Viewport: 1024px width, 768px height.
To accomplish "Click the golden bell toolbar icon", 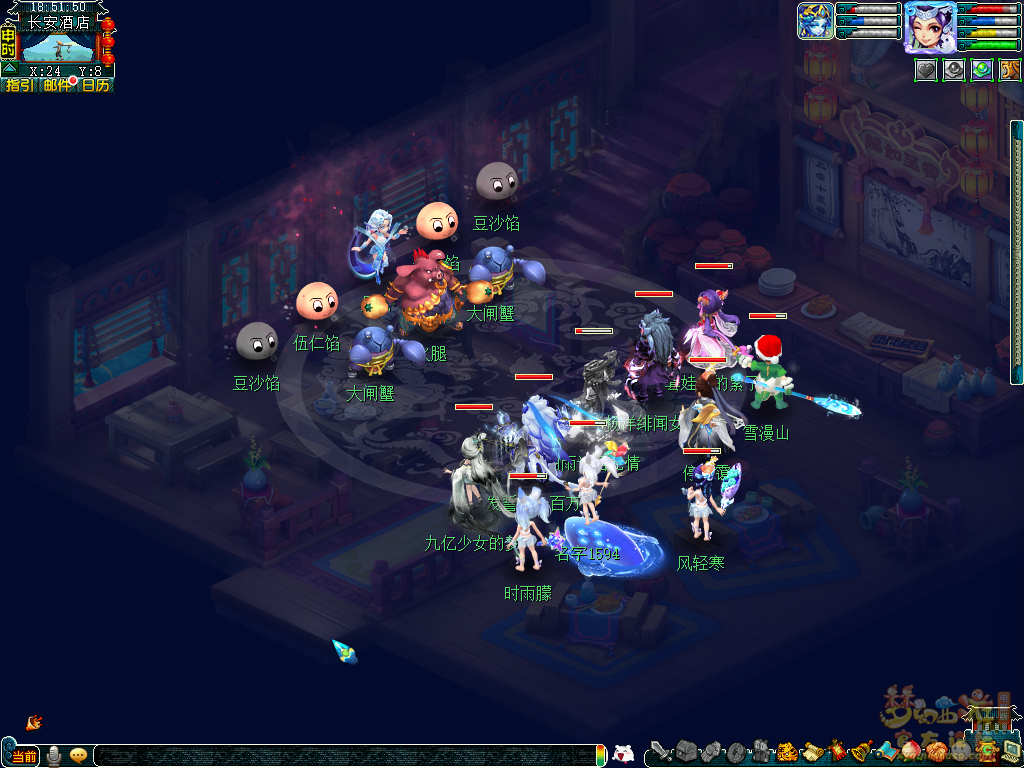I will (860, 750).
